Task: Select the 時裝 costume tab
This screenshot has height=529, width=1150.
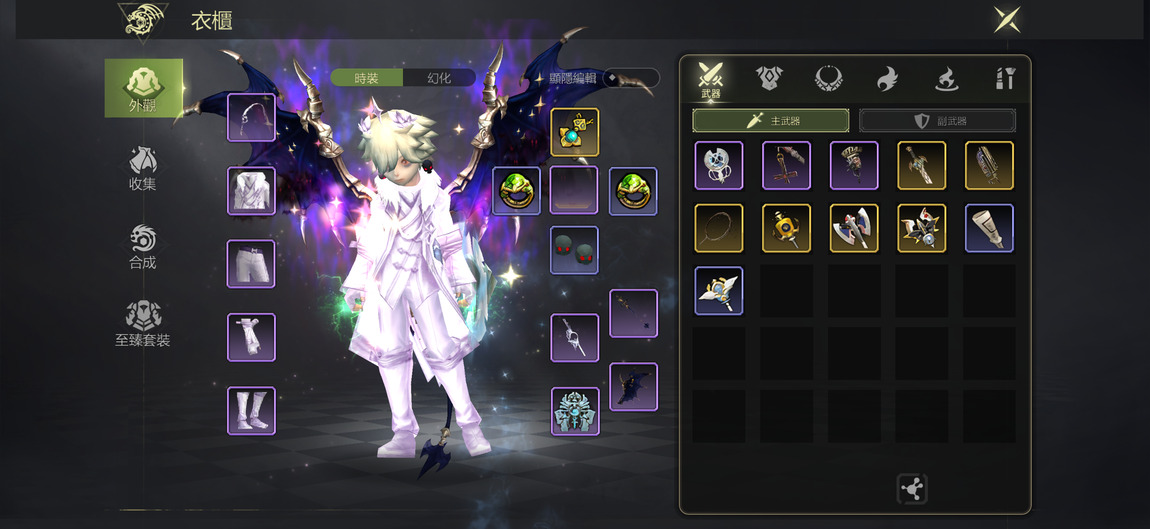Action: [367, 78]
